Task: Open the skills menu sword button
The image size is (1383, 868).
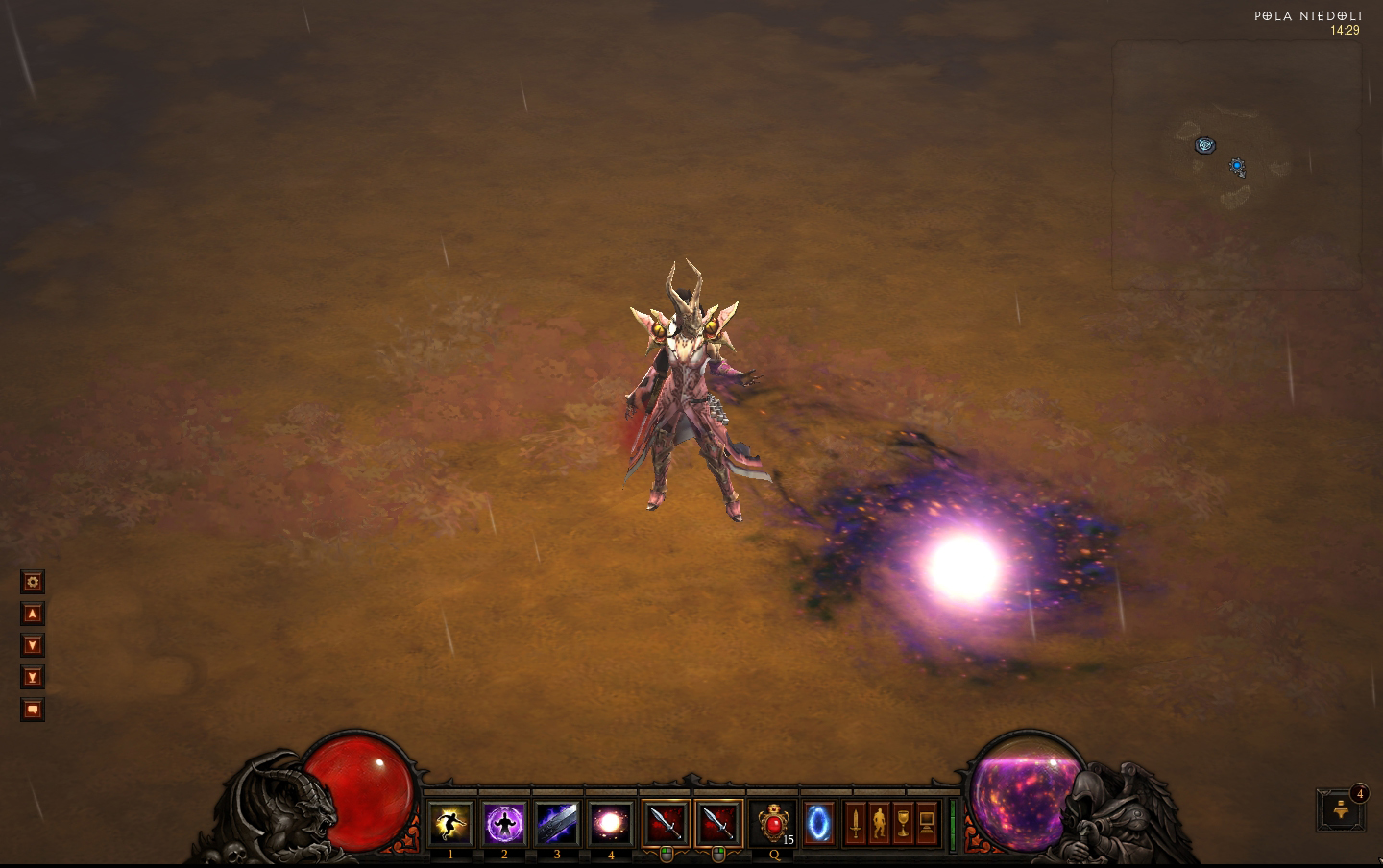Action: 856,823
